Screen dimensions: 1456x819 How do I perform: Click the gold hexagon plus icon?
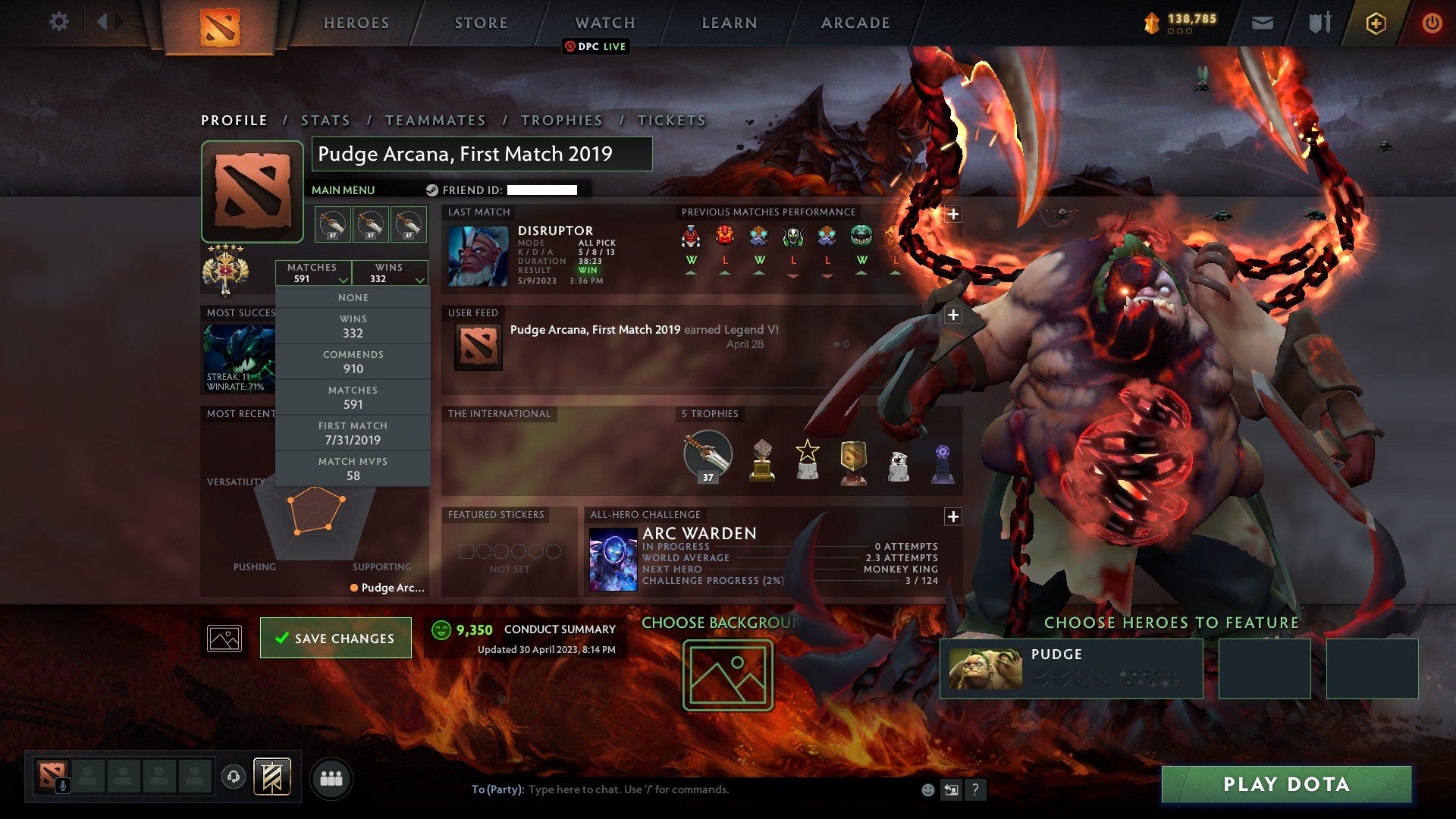[x=1378, y=23]
